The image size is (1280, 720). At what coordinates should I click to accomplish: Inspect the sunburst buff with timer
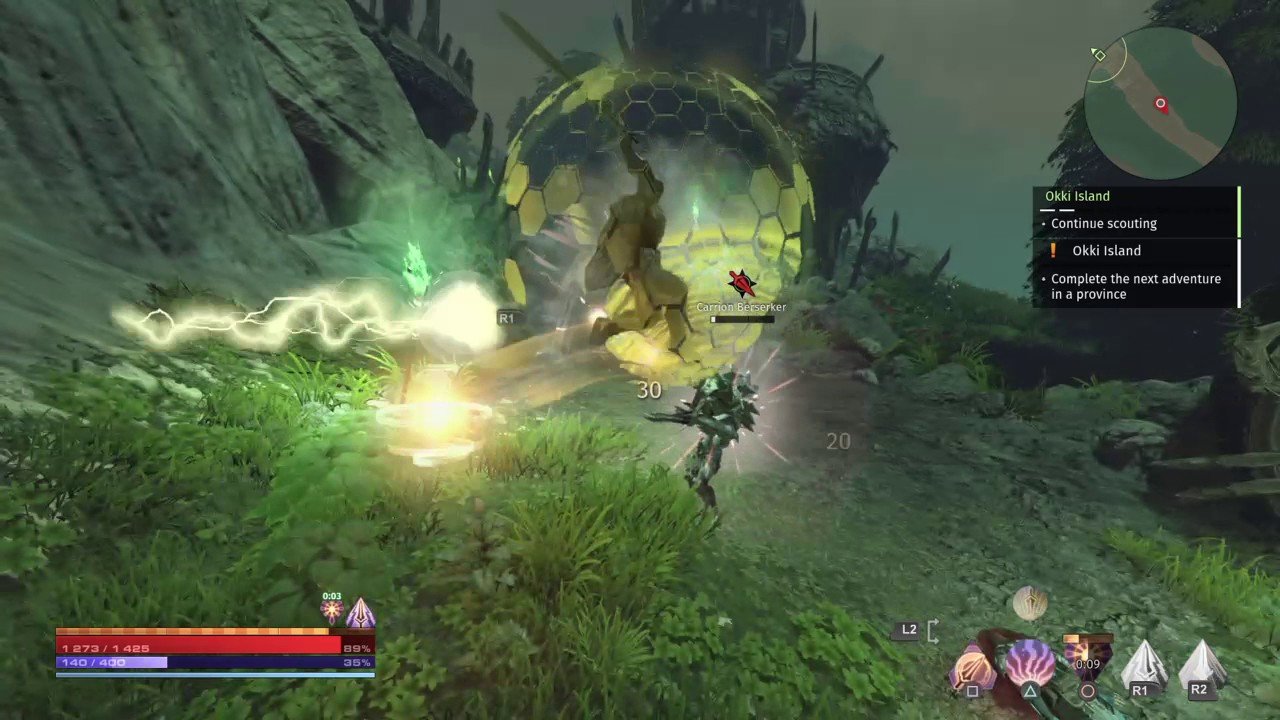coord(331,611)
